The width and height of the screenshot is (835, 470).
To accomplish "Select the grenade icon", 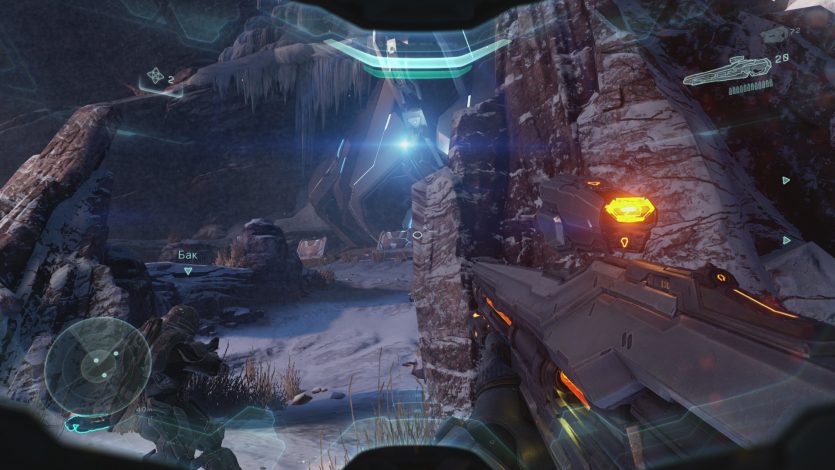I will (x=155, y=74).
